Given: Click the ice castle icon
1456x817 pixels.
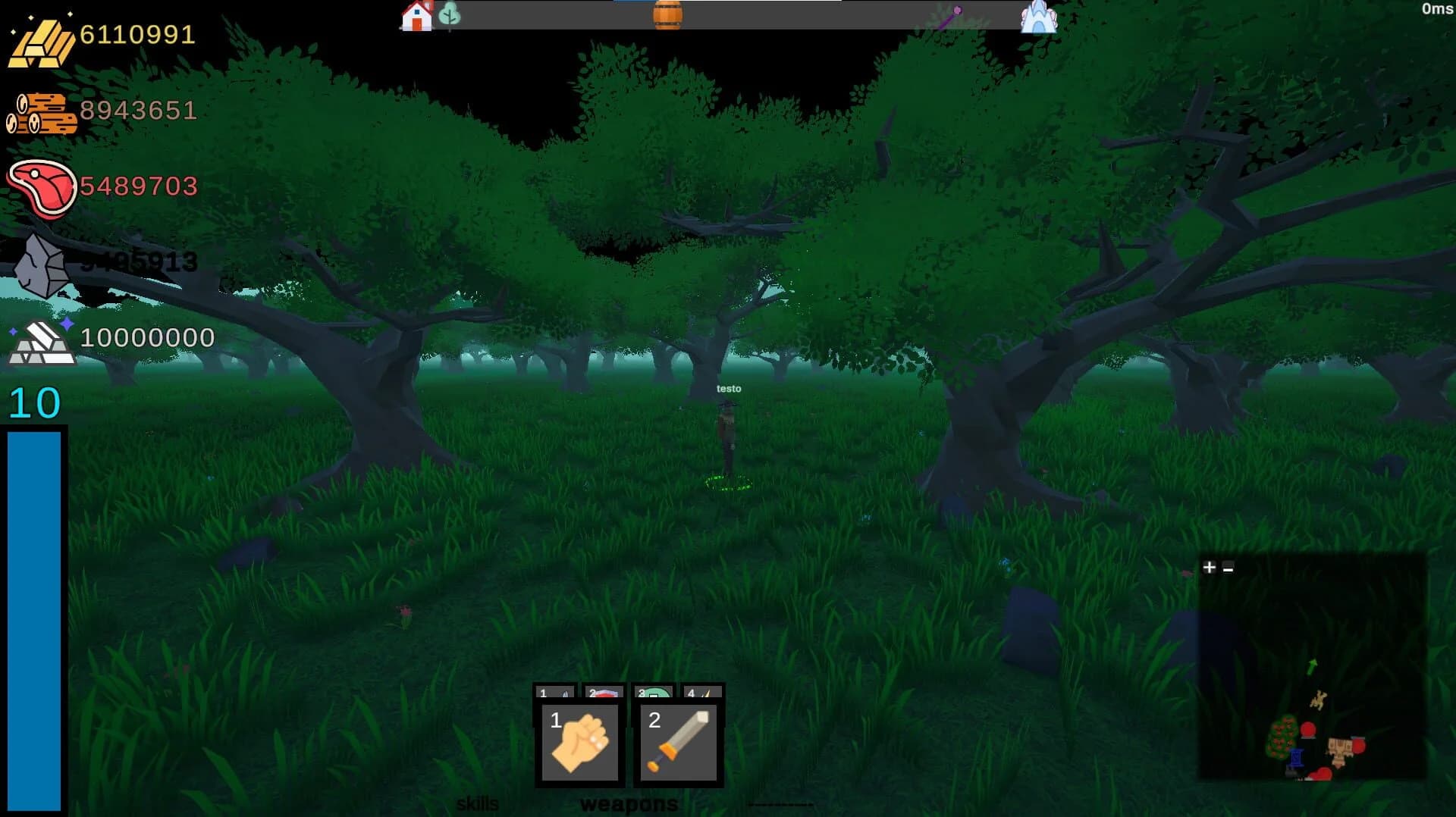Looking at the screenshot, I should click(1040, 17).
